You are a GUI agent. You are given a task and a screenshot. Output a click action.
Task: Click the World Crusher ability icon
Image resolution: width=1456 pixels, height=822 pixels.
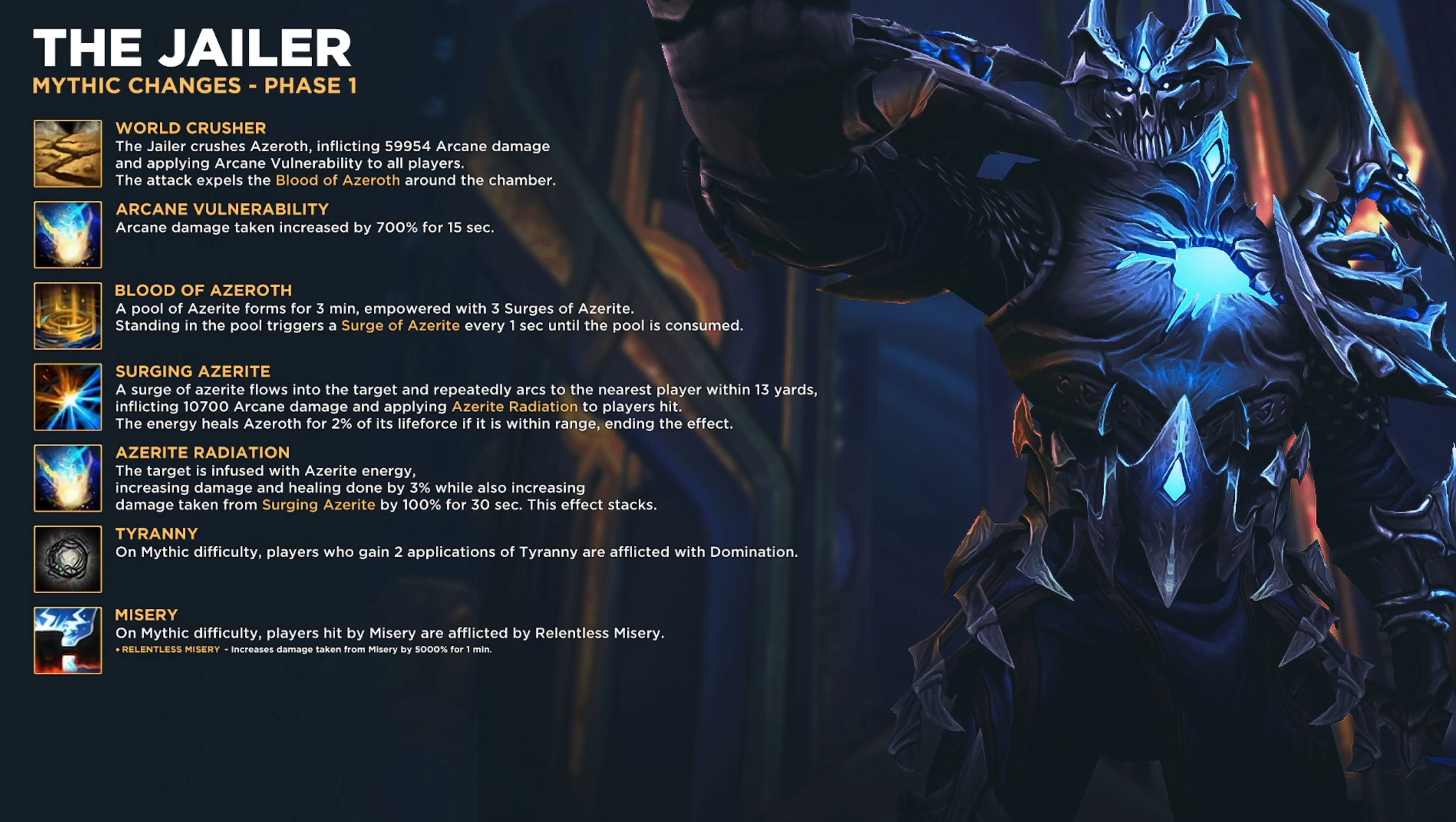[x=68, y=154]
